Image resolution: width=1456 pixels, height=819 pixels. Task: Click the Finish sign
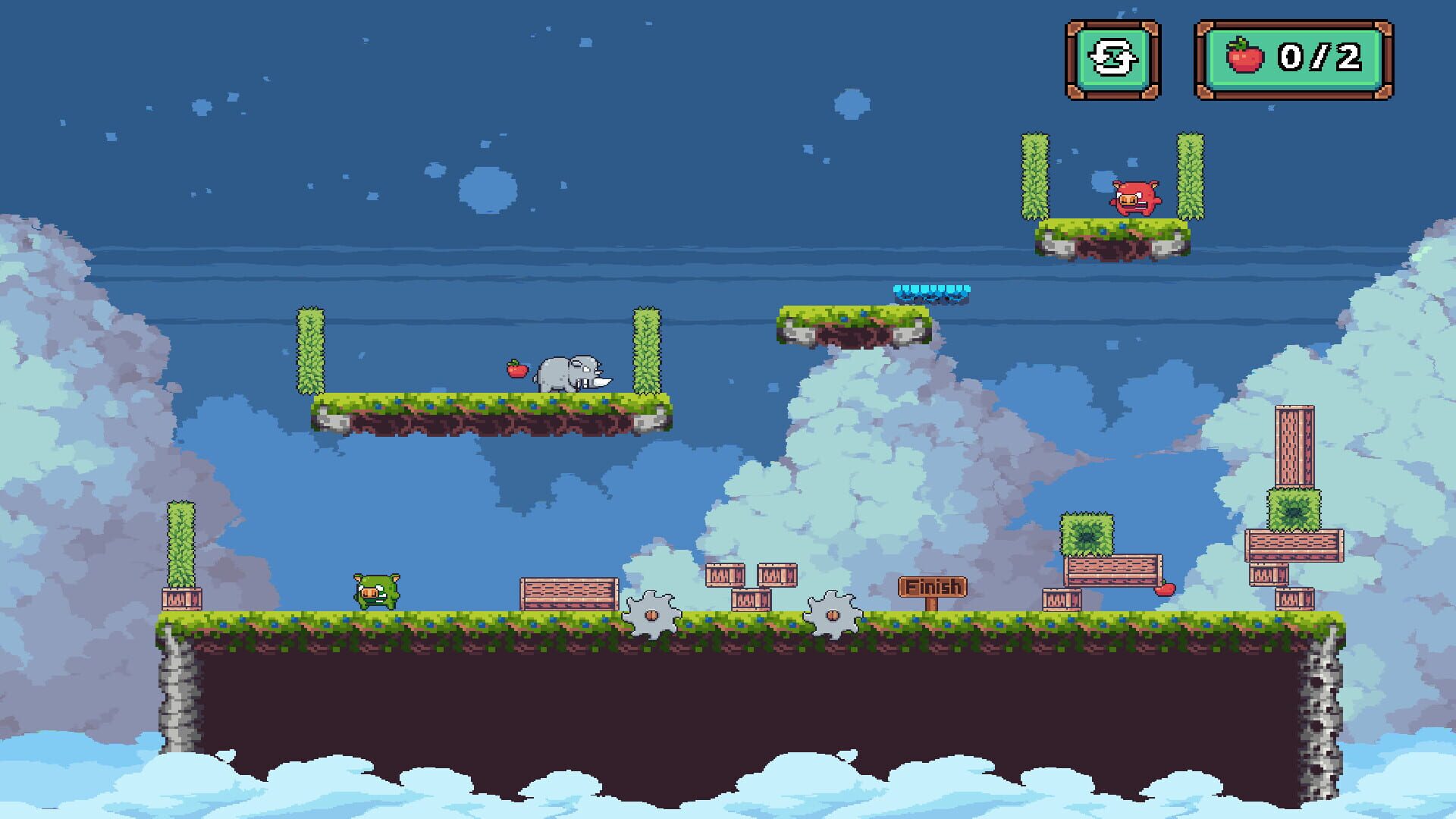pos(932,585)
